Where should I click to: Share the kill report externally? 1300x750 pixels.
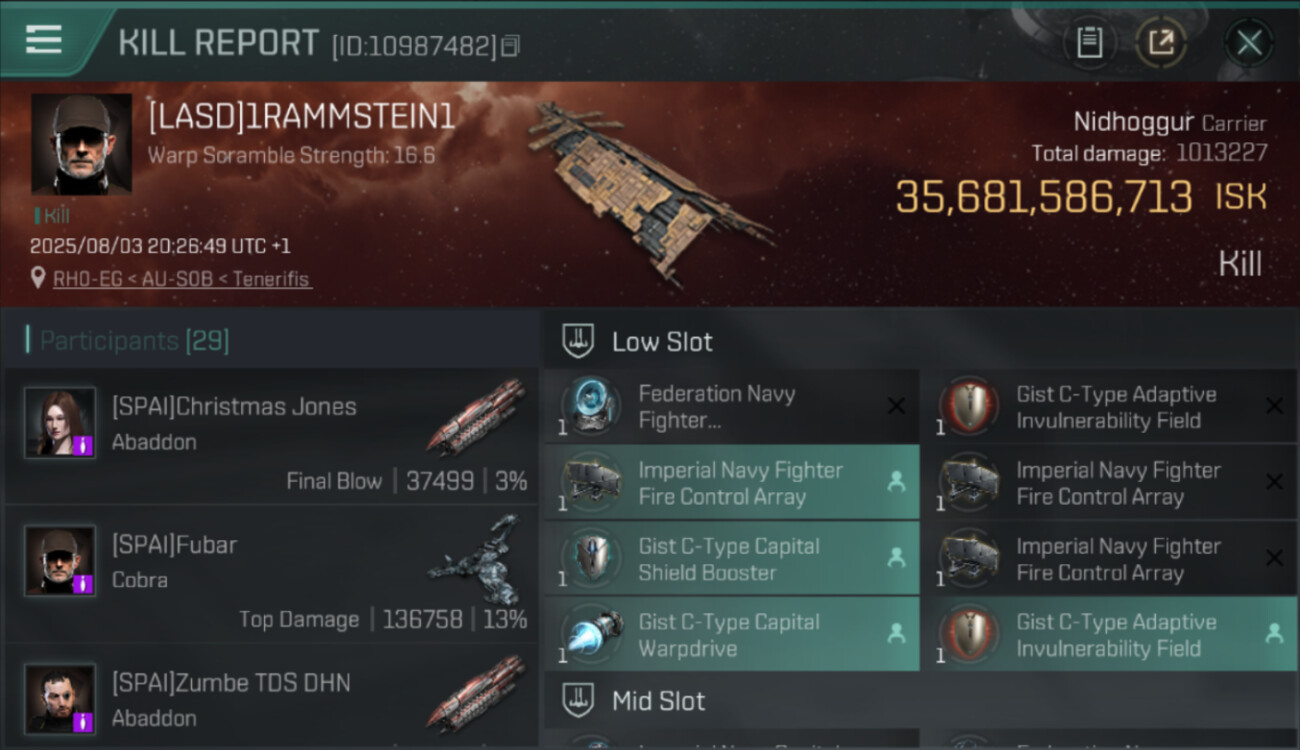[x=1161, y=43]
